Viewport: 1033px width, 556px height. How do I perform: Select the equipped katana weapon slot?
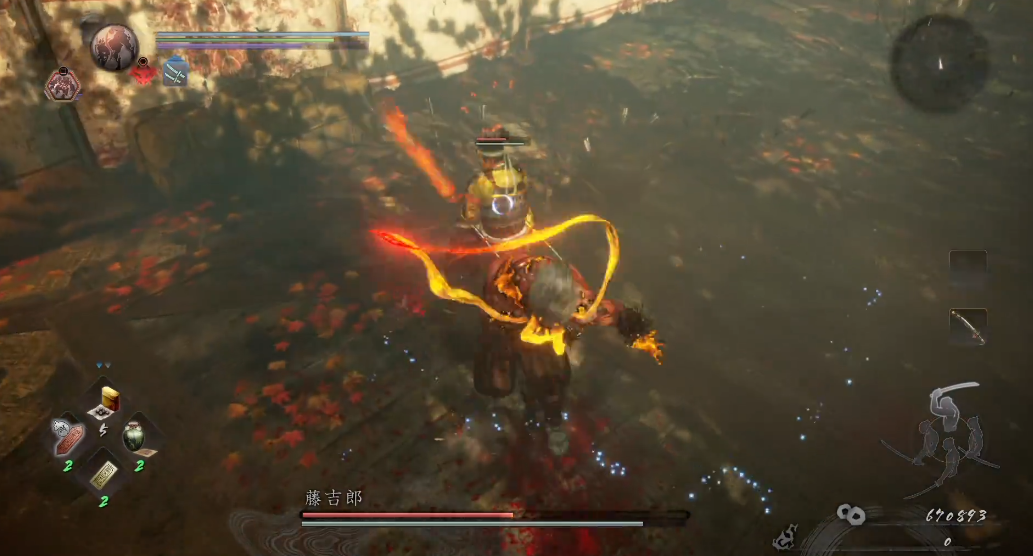(968, 327)
